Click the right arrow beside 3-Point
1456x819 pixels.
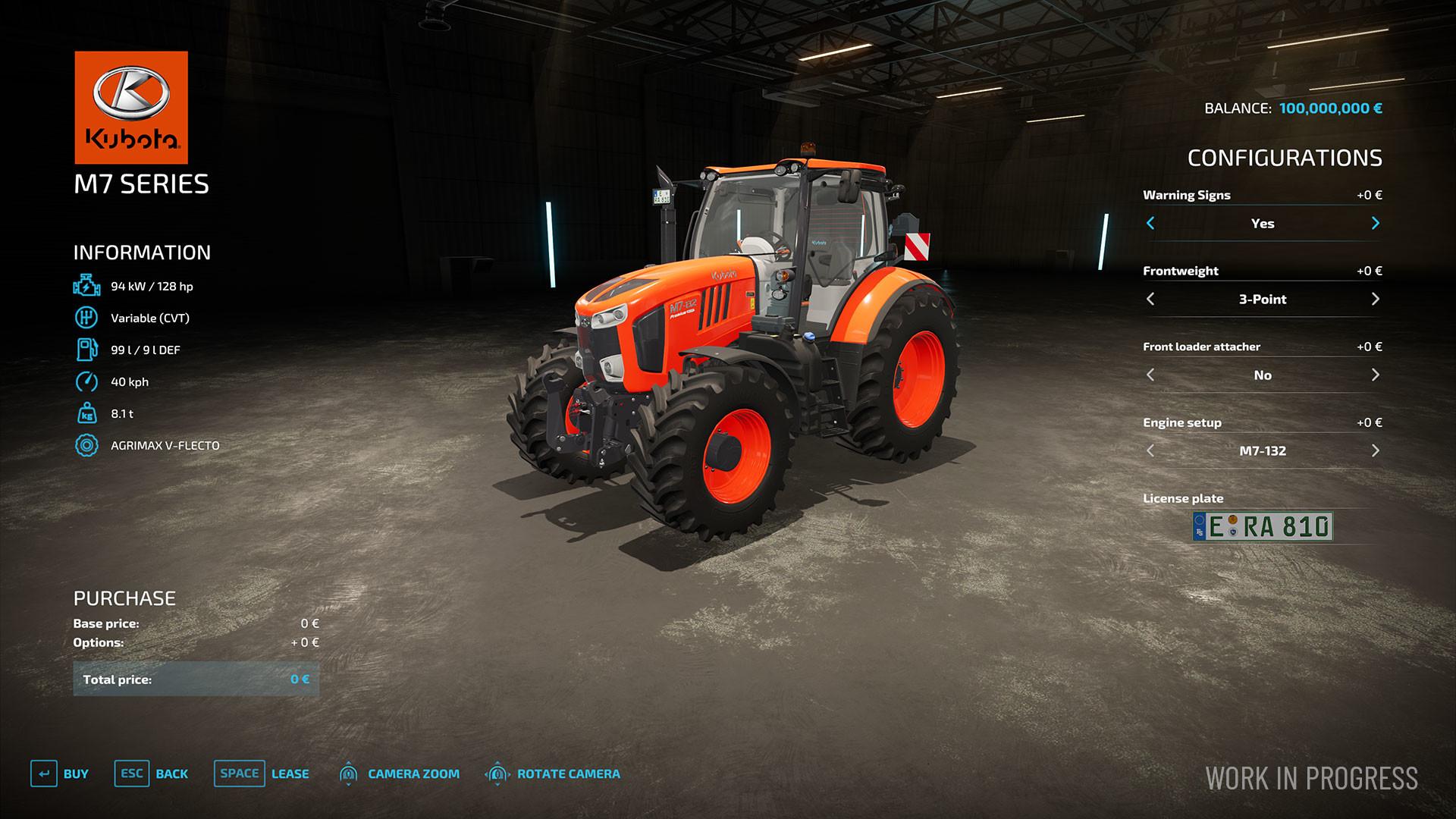tap(1375, 299)
